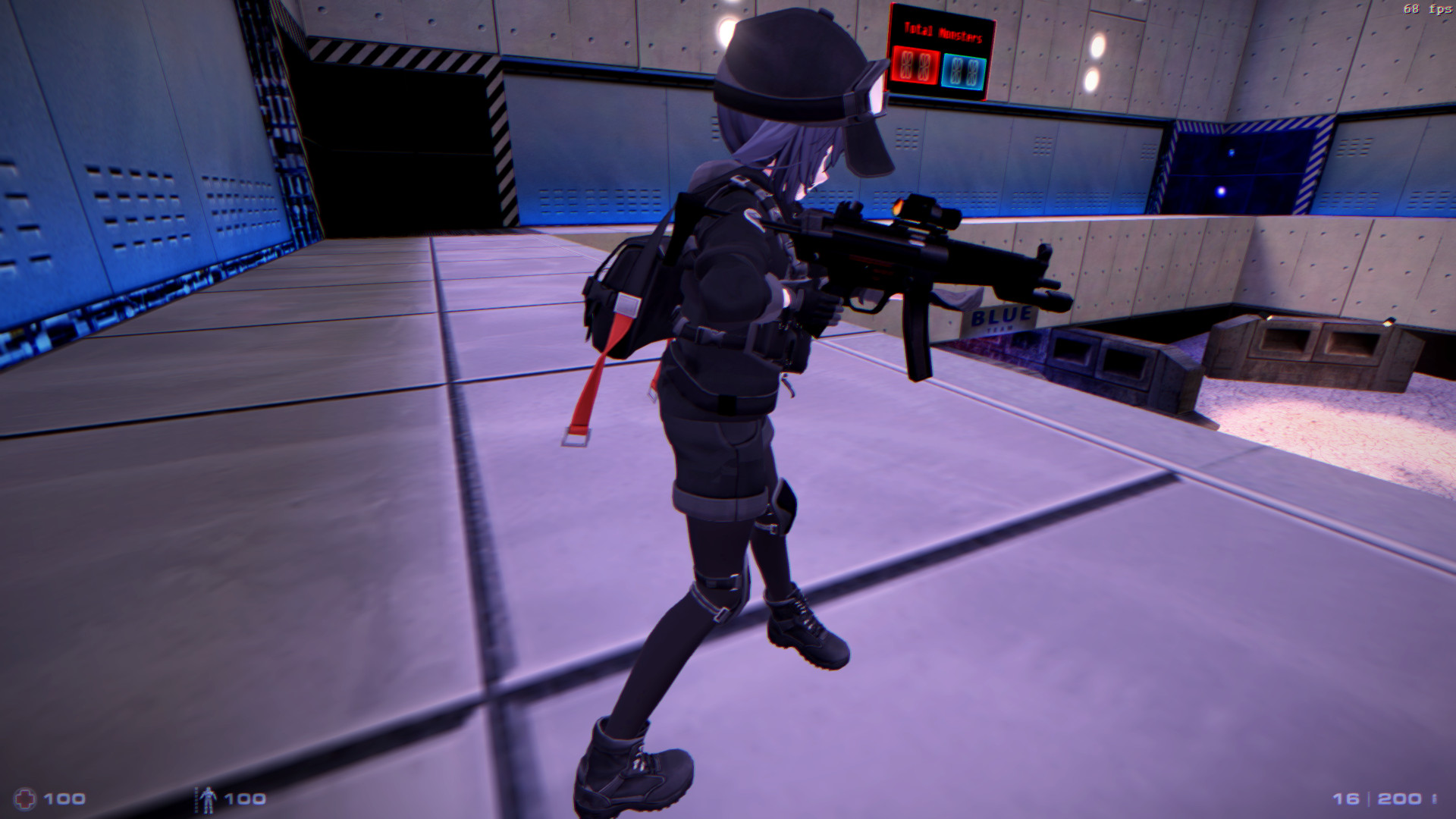Image resolution: width=1456 pixels, height=819 pixels.
Task: Toggle the blue team monster counter display
Action: point(964,68)
